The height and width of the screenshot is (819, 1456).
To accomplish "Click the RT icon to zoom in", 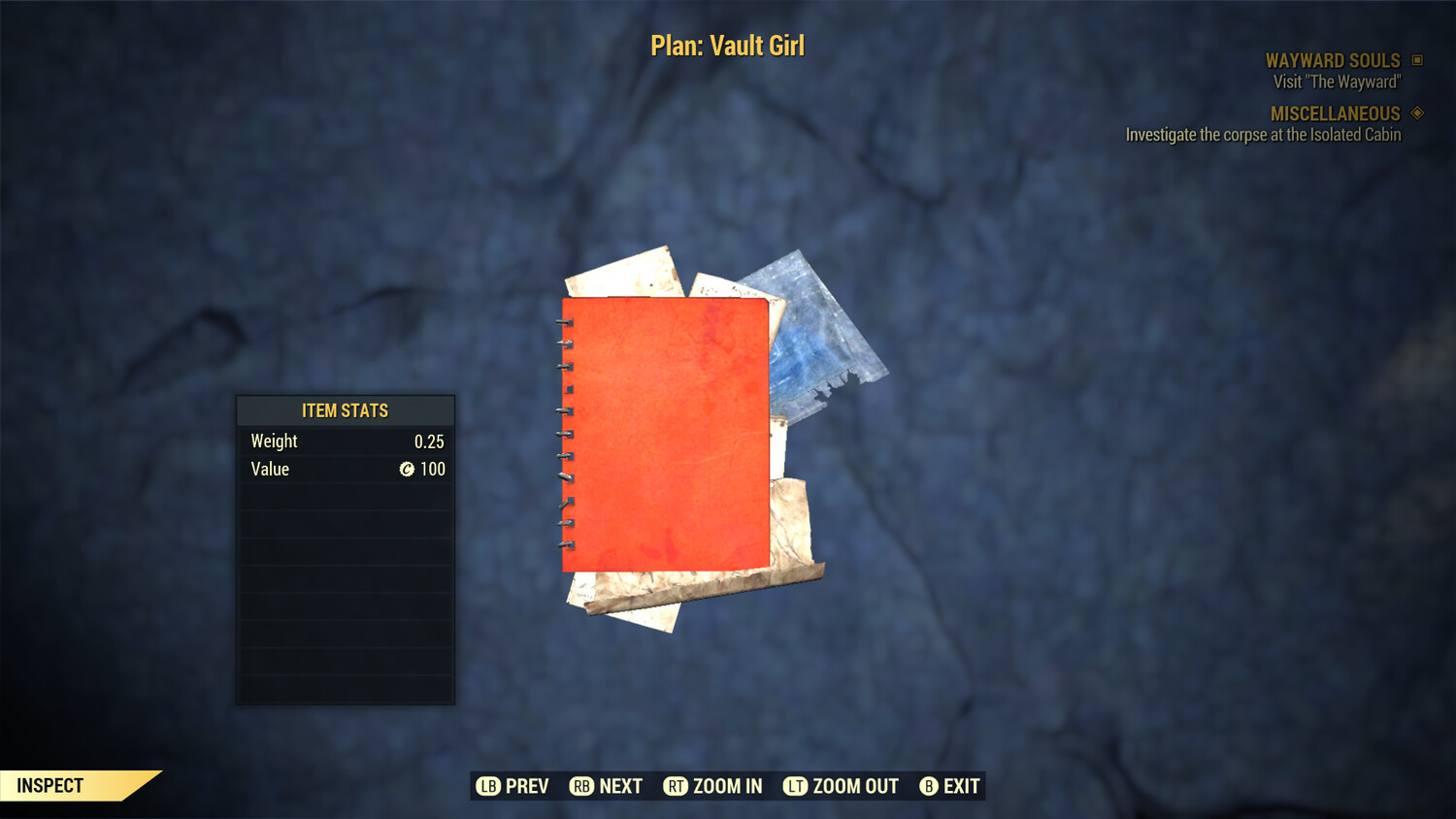I will tap(677, 787).
